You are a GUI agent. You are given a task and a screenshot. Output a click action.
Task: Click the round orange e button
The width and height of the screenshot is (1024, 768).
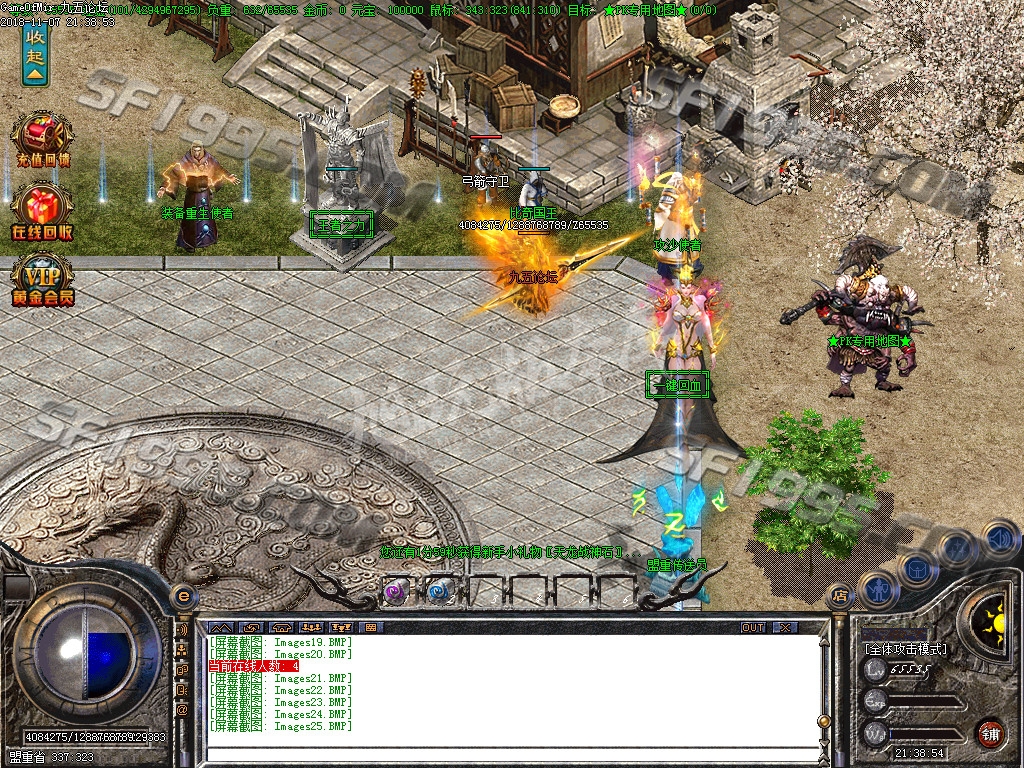coord(183,596)
